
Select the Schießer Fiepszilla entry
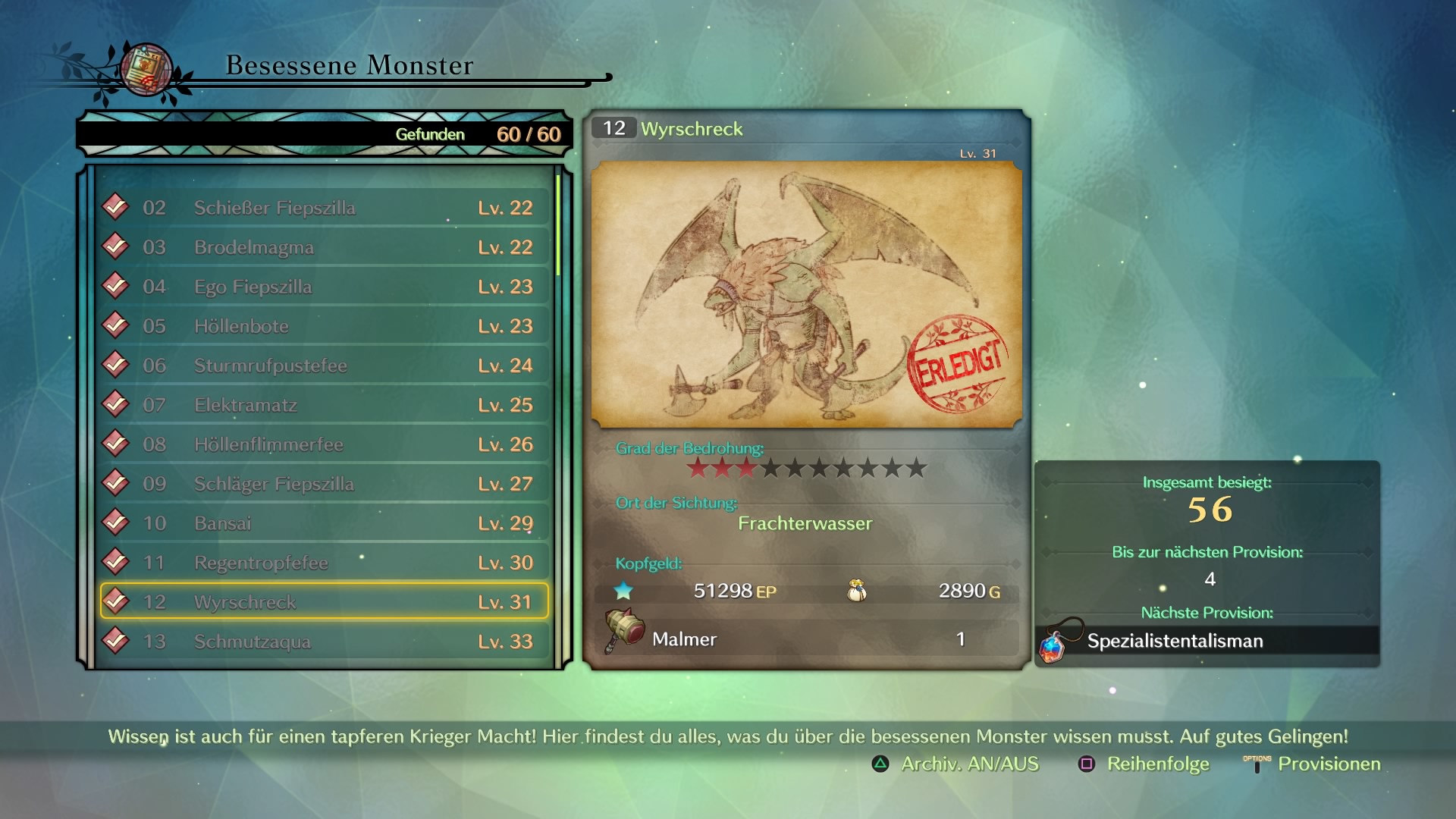[325, 208]
